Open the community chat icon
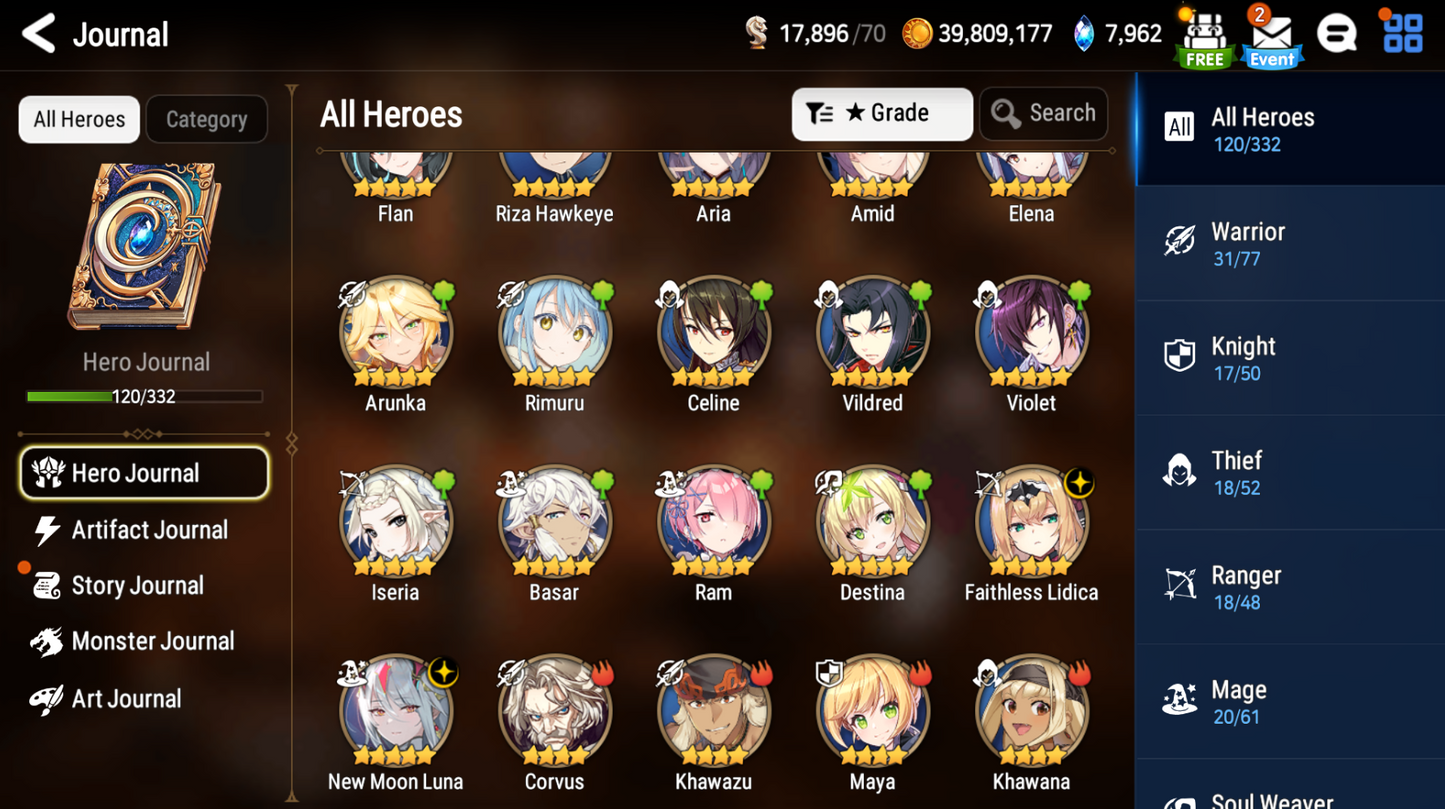Viewport: 1445px width, 809px height. tap(1338, 32)
